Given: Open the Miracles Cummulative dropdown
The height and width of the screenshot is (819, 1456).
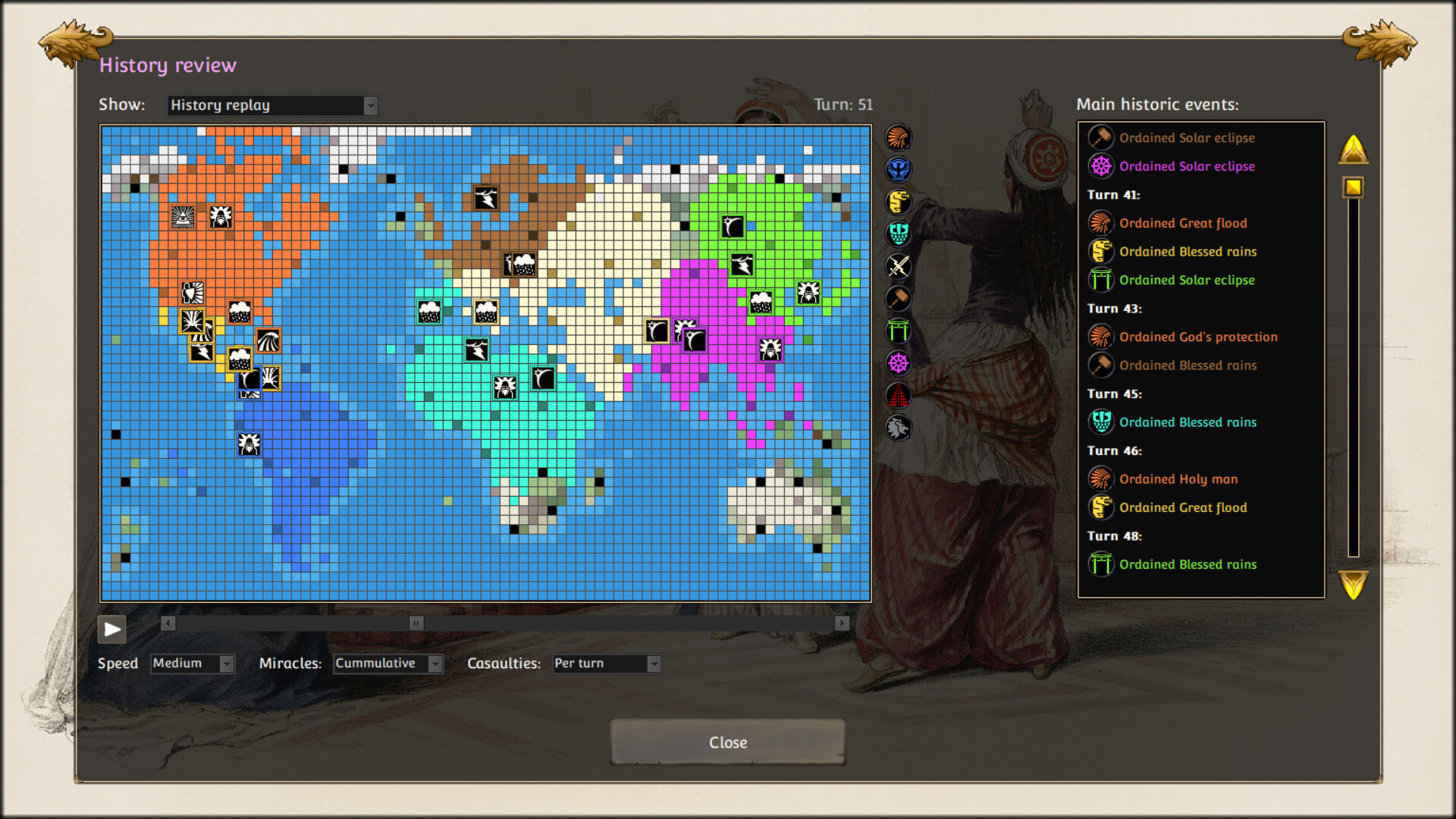Looking at the screenshot, I should pos(388,664).
